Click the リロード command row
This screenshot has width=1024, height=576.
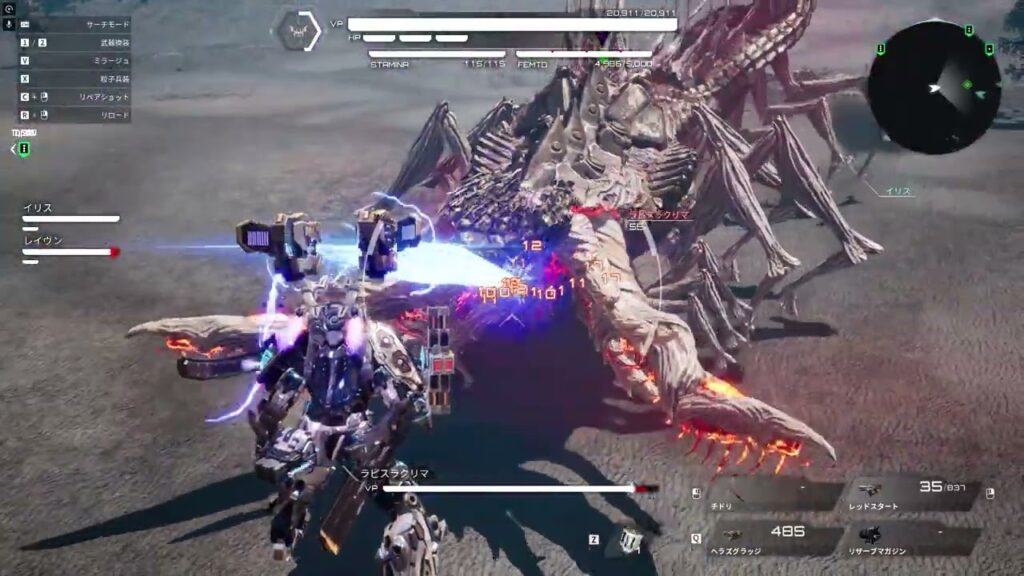click(x=75, y=115)
